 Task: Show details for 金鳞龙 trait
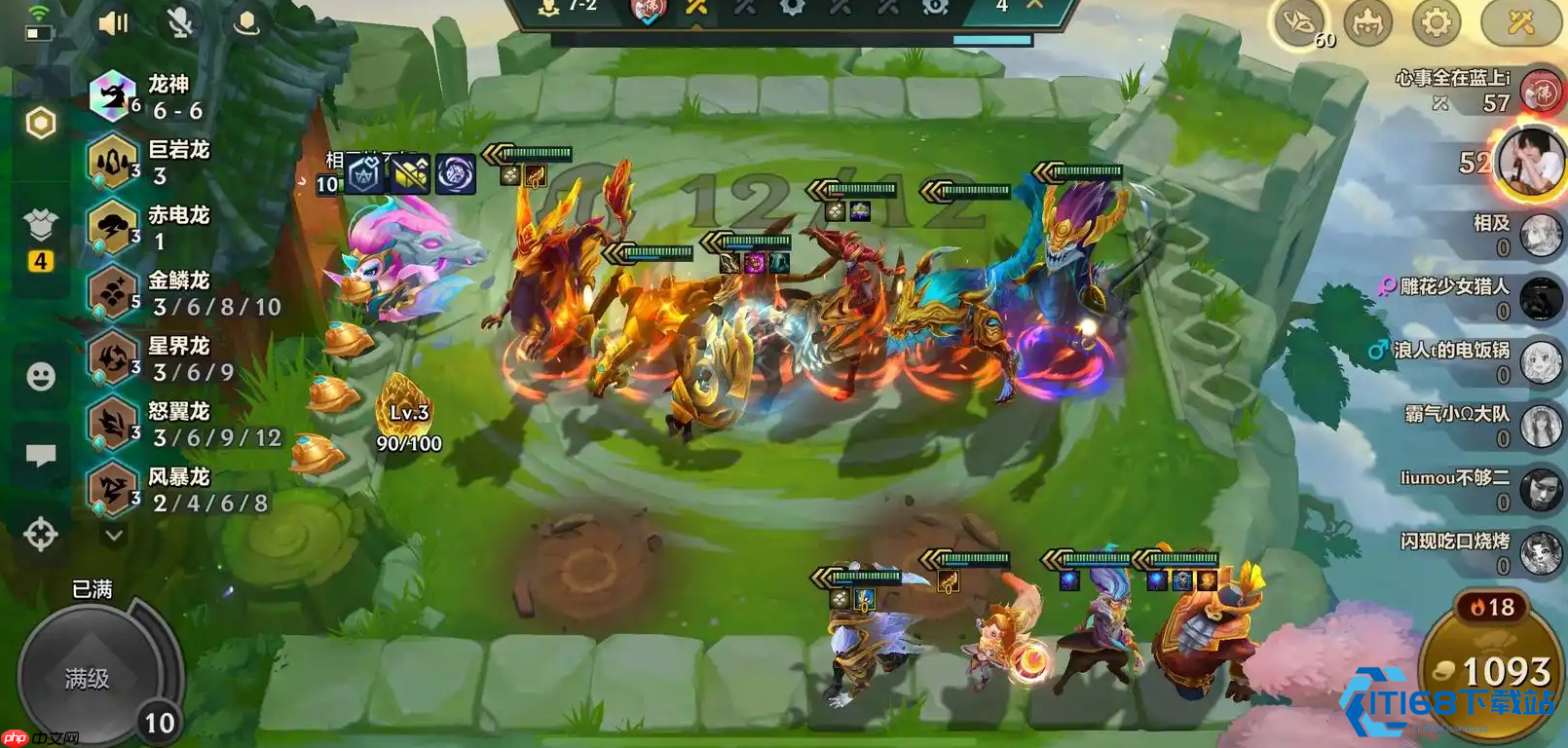point(185,293)
